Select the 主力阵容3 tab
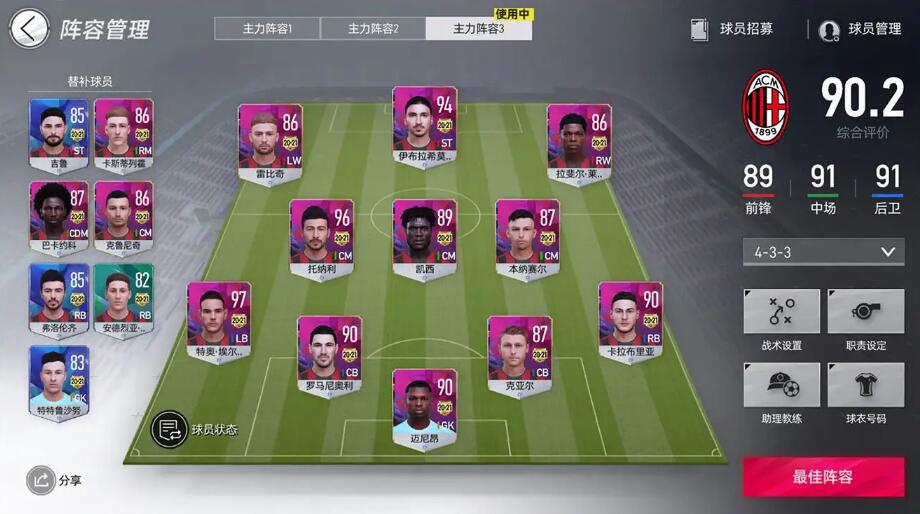 coord(478,28)
